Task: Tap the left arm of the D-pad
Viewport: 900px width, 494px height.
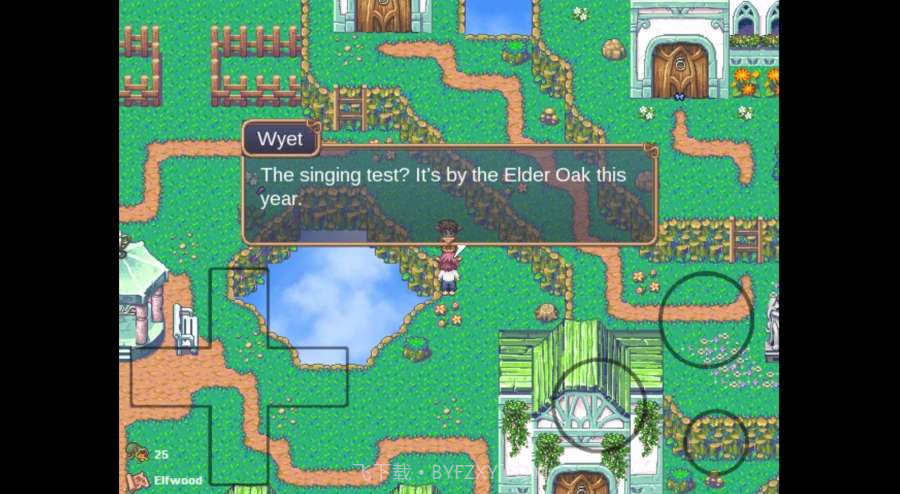Action: point(169,377)
